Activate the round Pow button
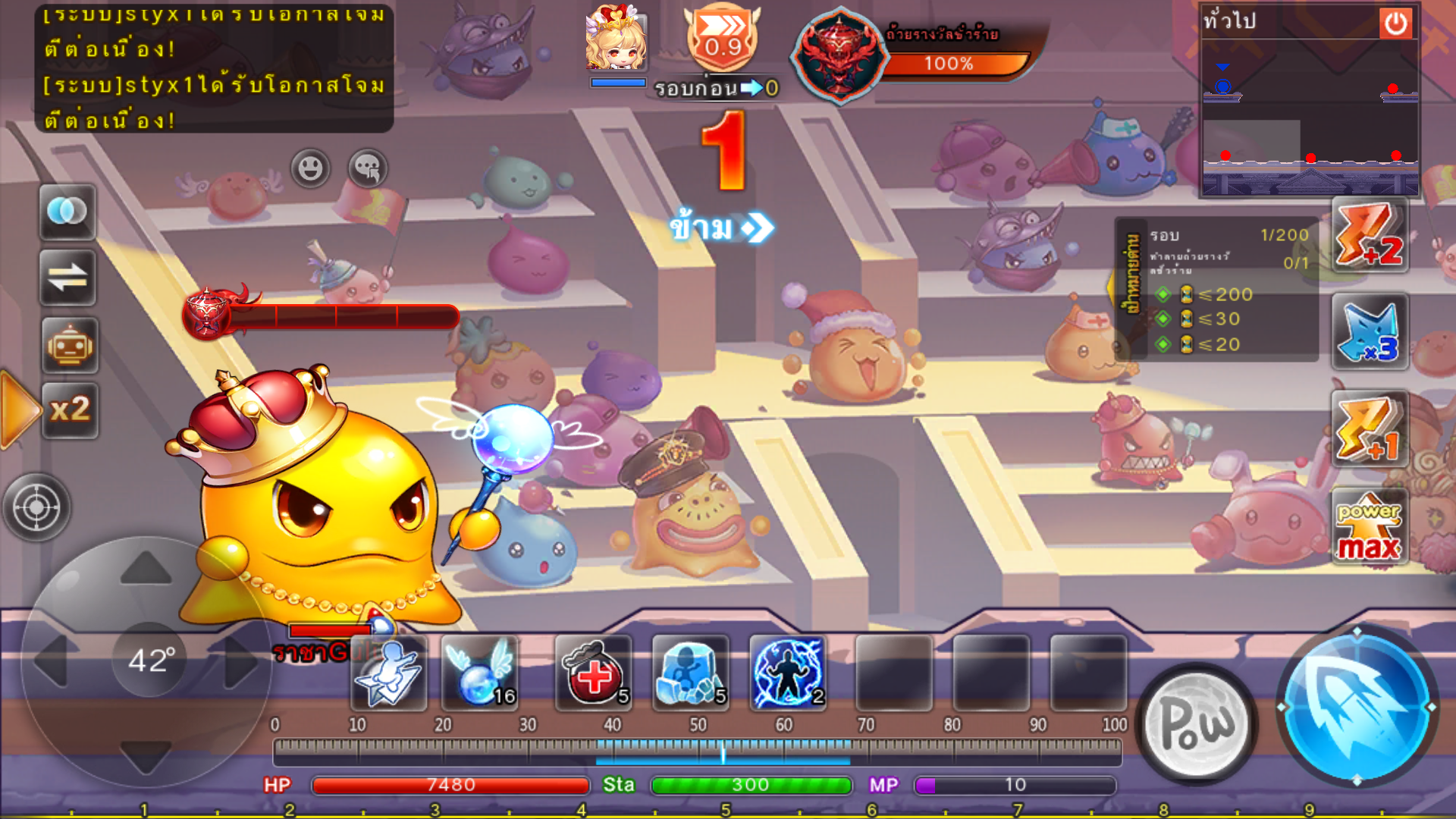This screenshot has width=1456, height=819. [1197, 724]
